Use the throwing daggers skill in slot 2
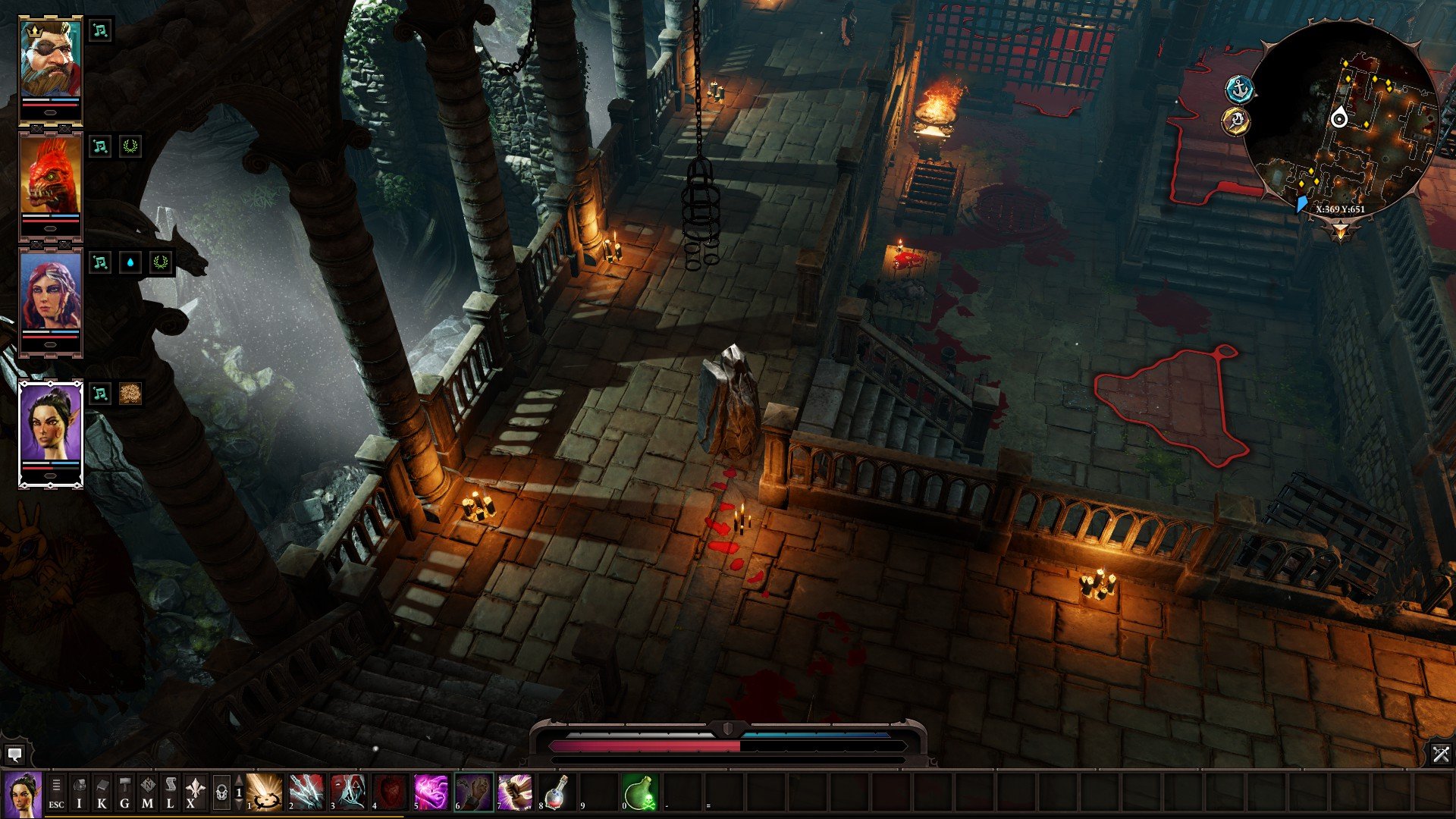Viewport: 1456px width, 819px height. click(x=306, y=792)
